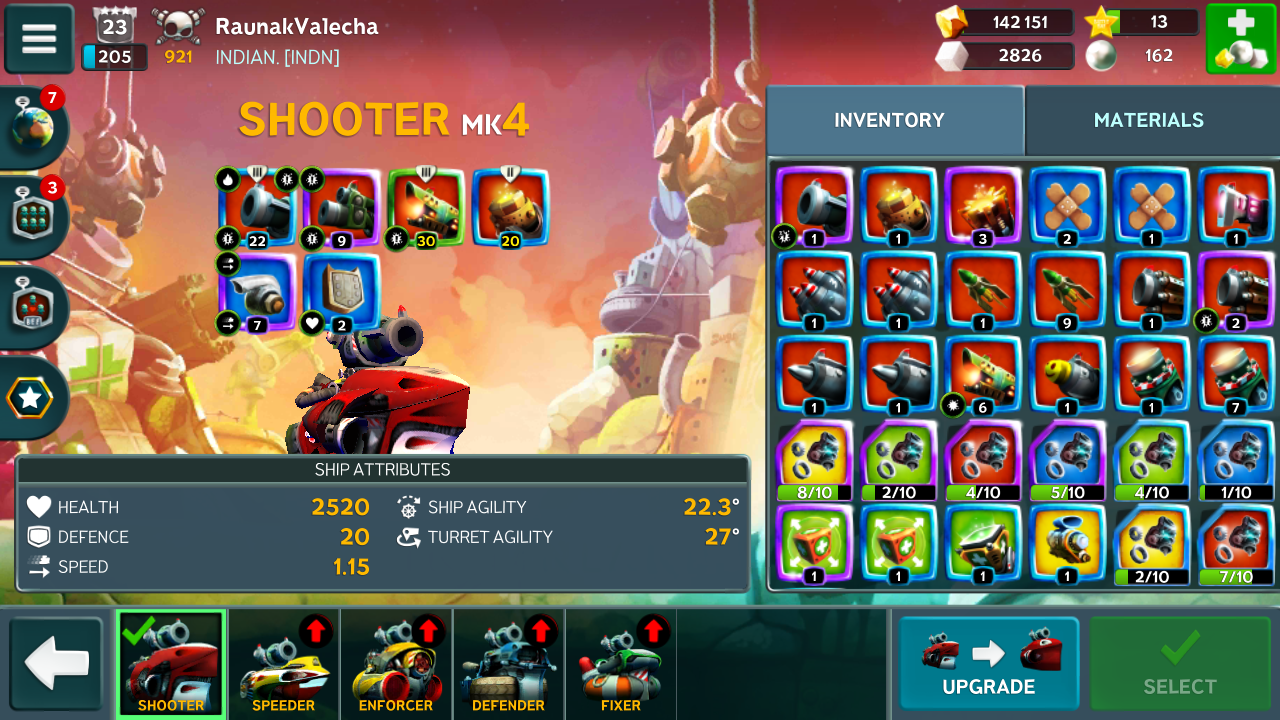1280x720 pixels.
Task: Upgrade the Shooter ship
Action: pyautogui.click(x=988, y=664)
